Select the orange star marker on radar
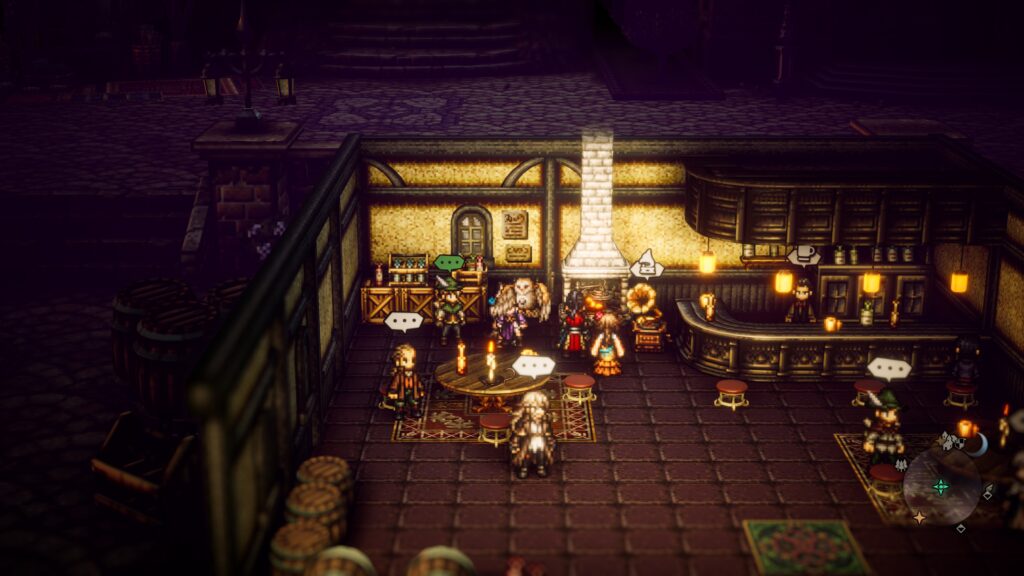The height and width of the screenshot is (576, 1024). click(x=918, y=517)
